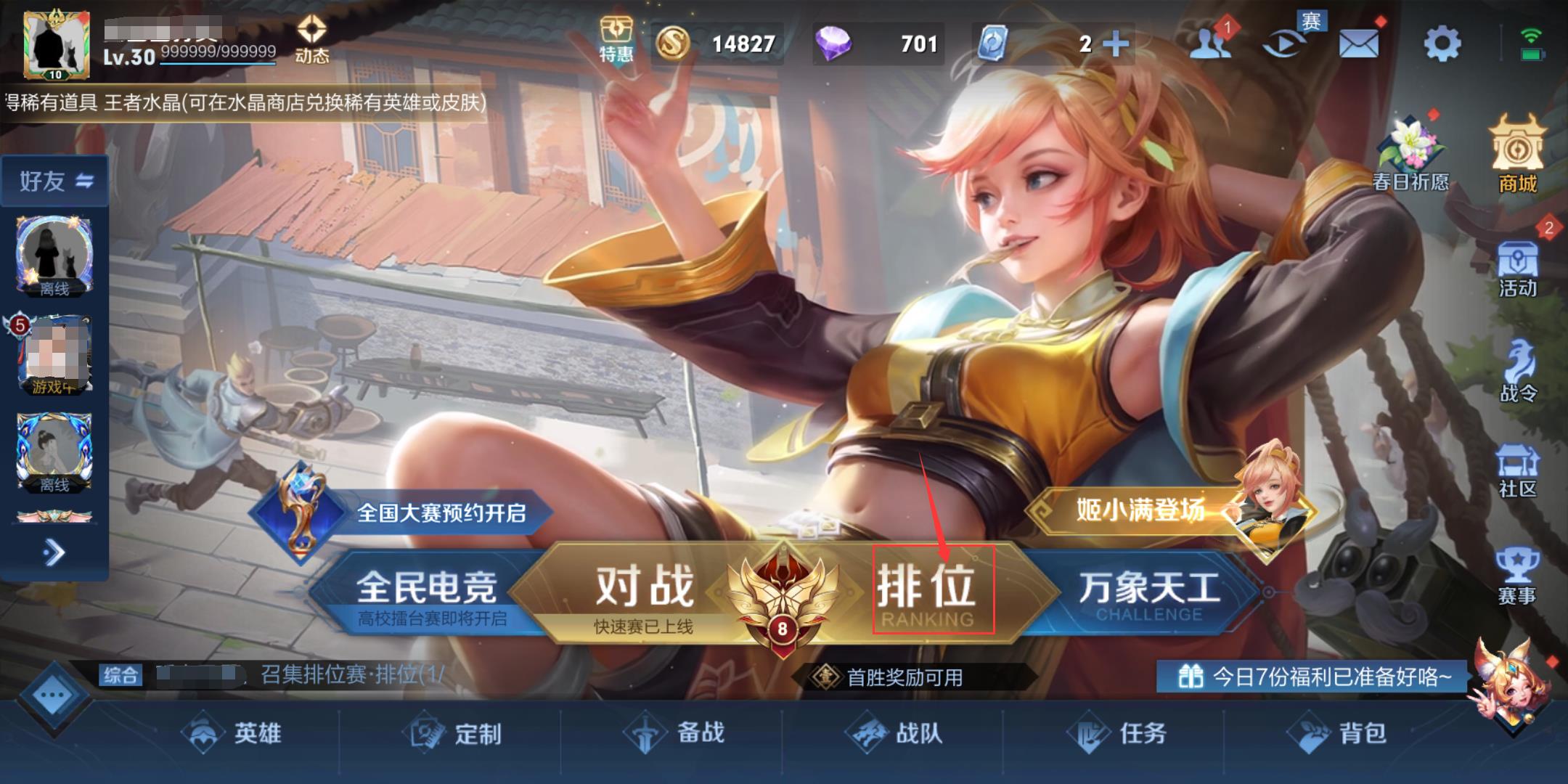
Task: Expand the spectate live viewing menu
Action: point(1281,44)
